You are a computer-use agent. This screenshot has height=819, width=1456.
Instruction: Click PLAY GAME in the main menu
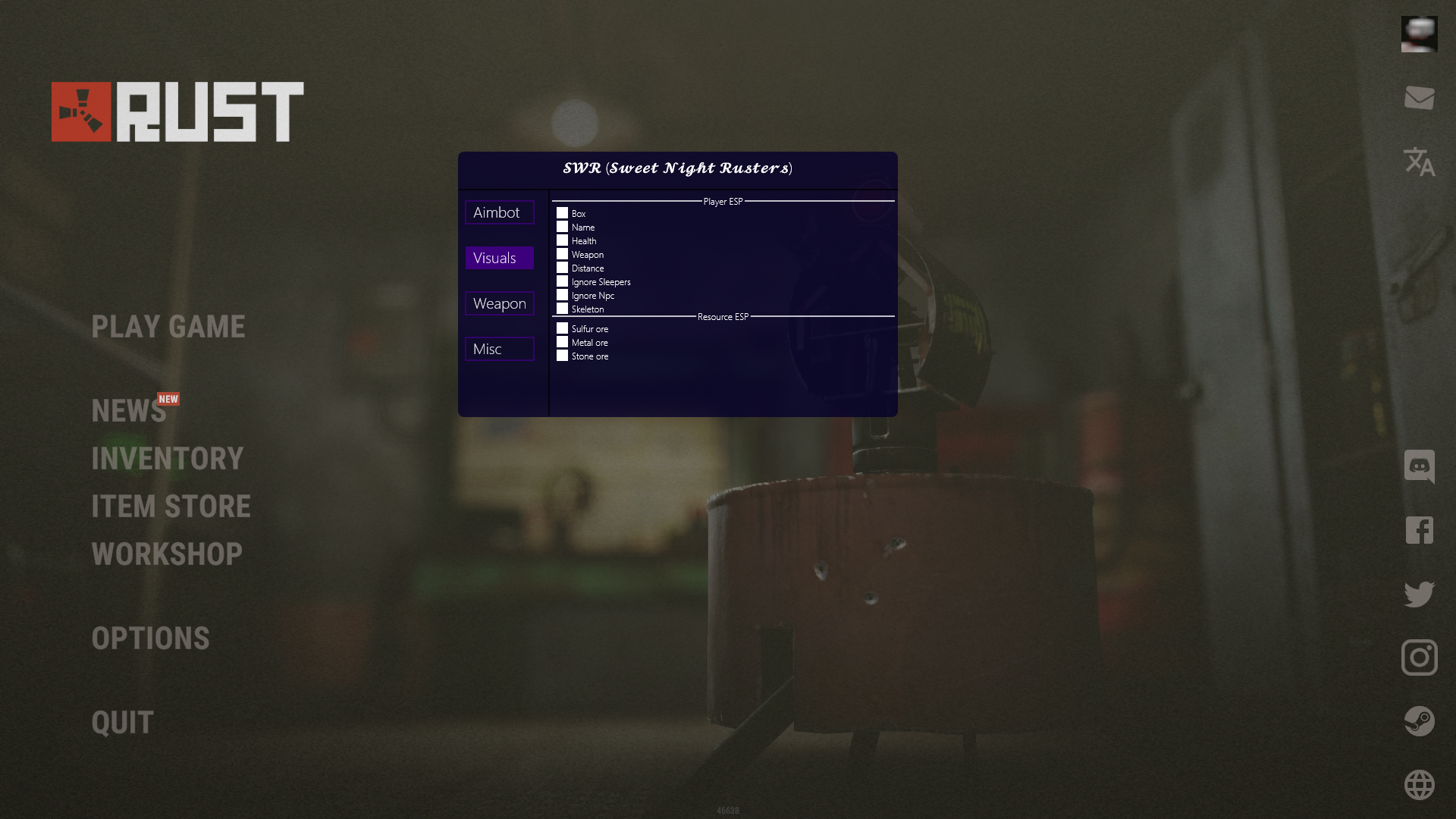coord(168,327)
